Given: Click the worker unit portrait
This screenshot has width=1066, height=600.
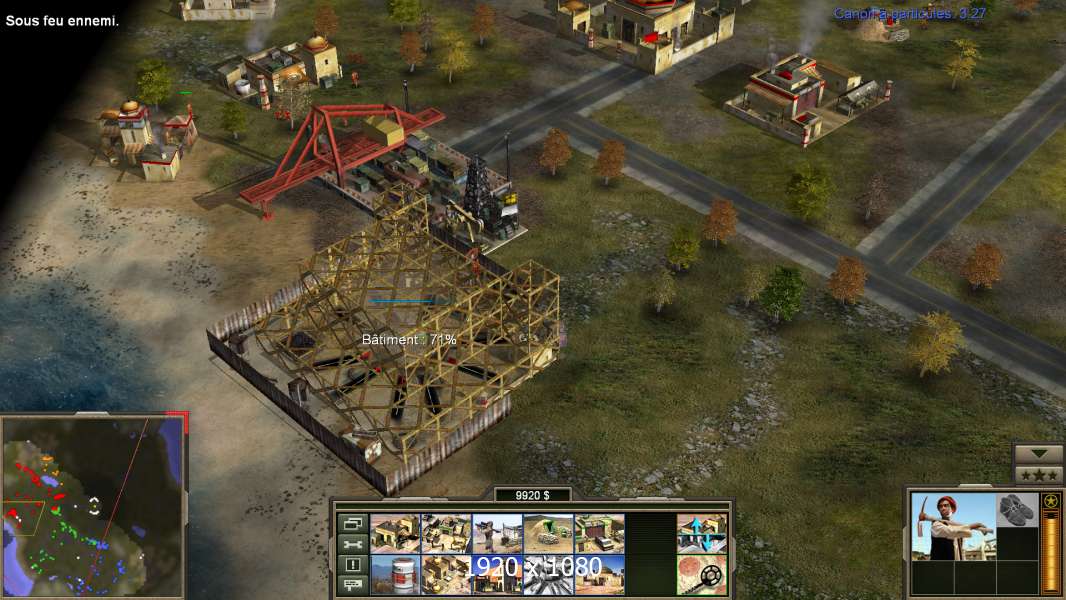Looking at the screenshot, I should [953, 526].
